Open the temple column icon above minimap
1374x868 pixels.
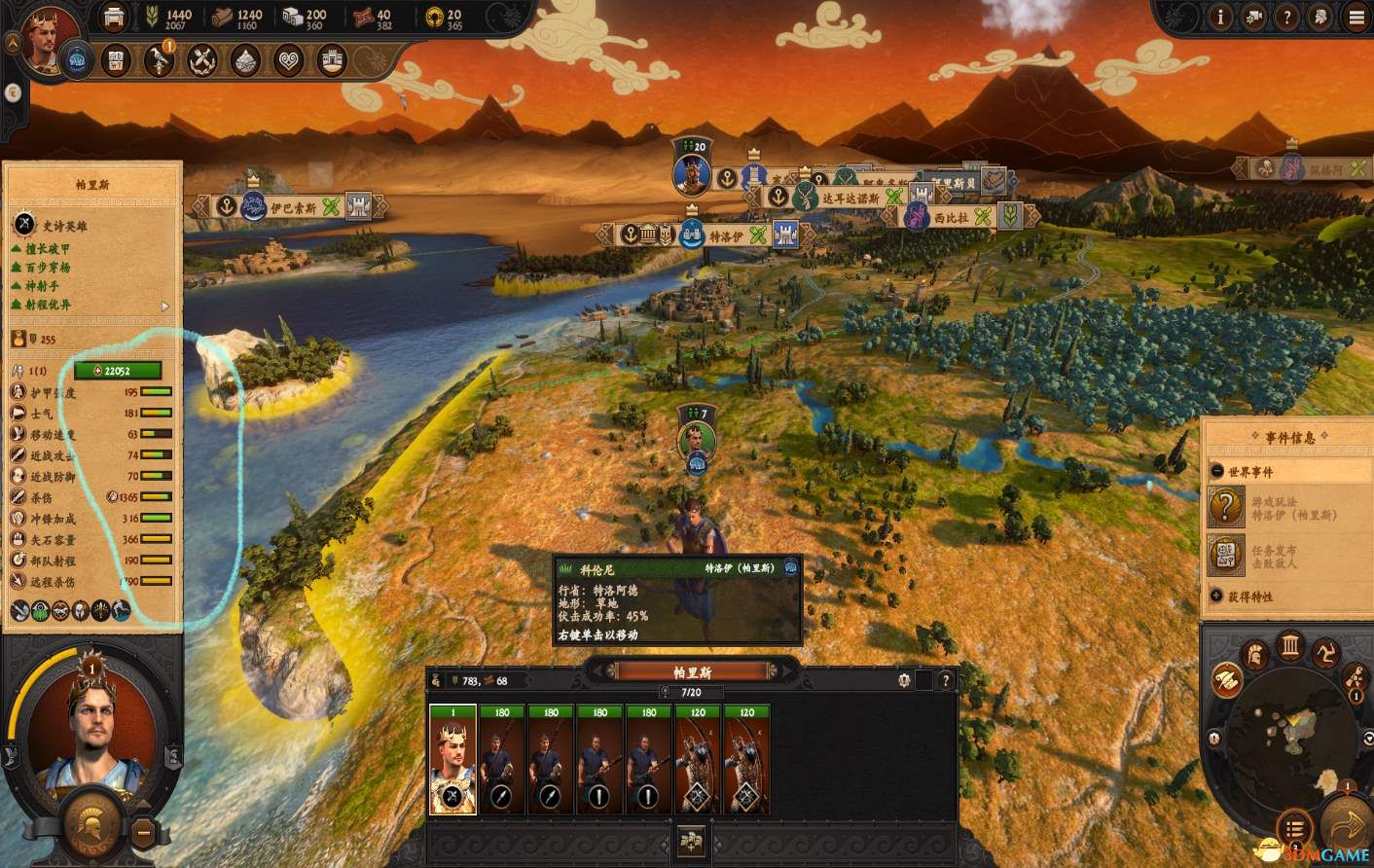[x=1290, y=646]
